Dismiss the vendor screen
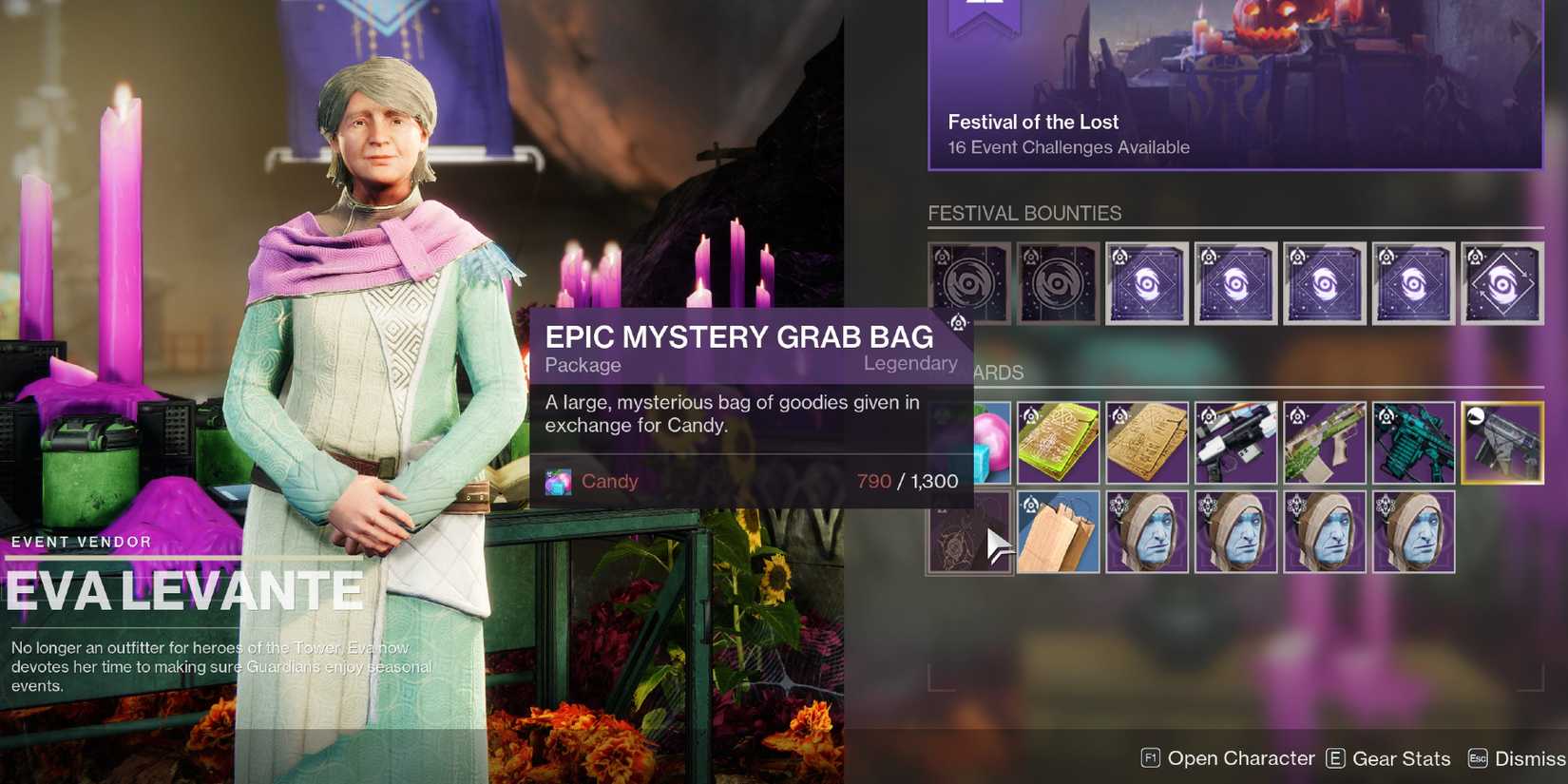Viewport: 1568px width, 784px height. tap(1518, 758)
